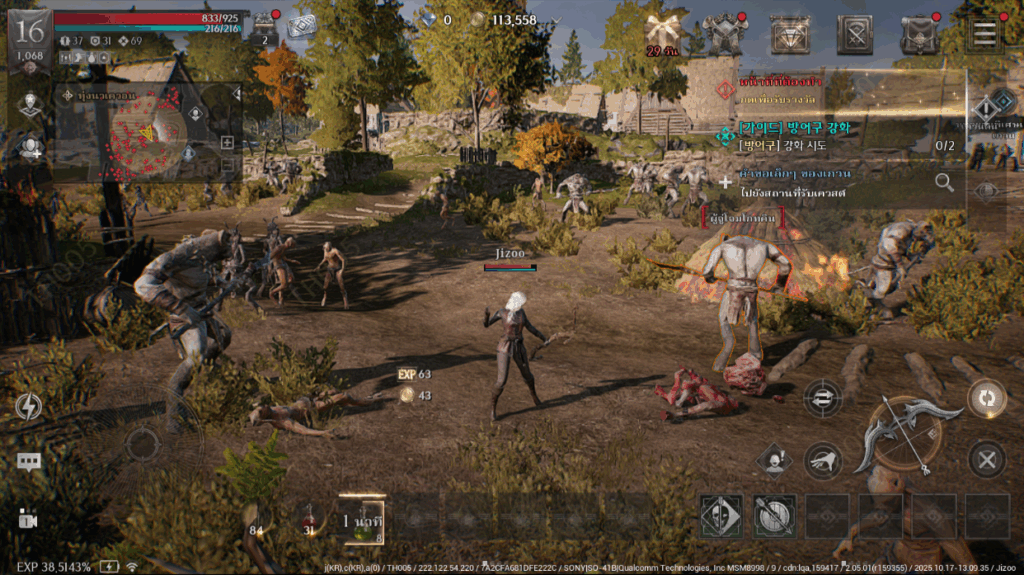Open the hamburger main menu
Viewport: 1024px width, 575px height.
tap(985, 33)
